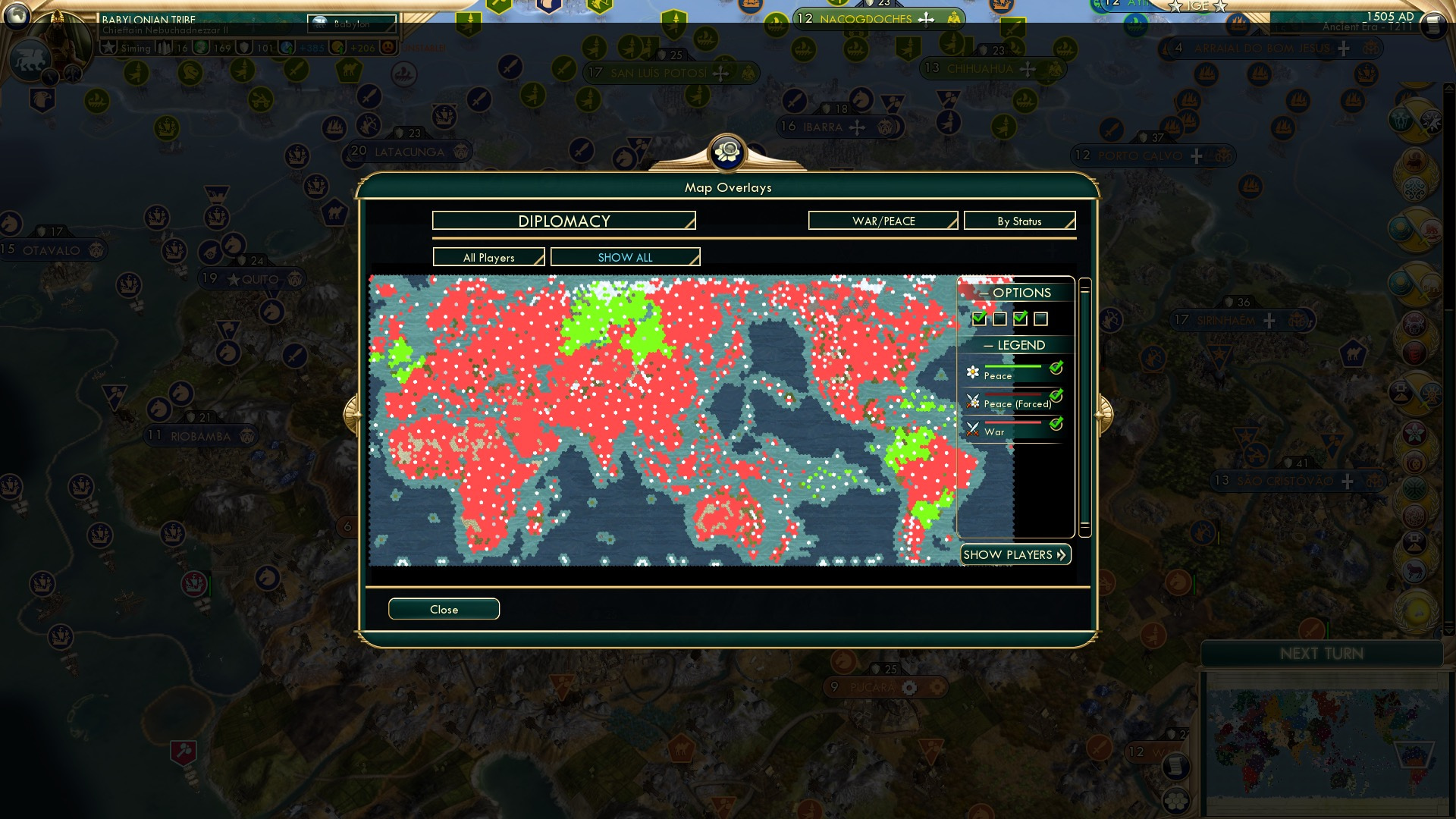Select the All Players filter

(x=488, y=257)
